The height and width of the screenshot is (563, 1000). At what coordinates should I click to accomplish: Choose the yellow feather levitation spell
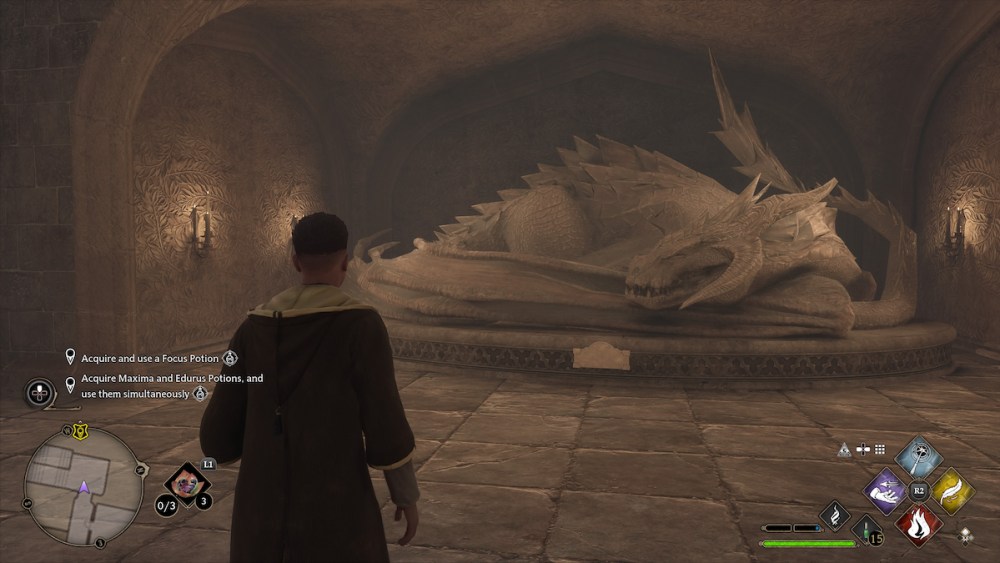point(952,490)
